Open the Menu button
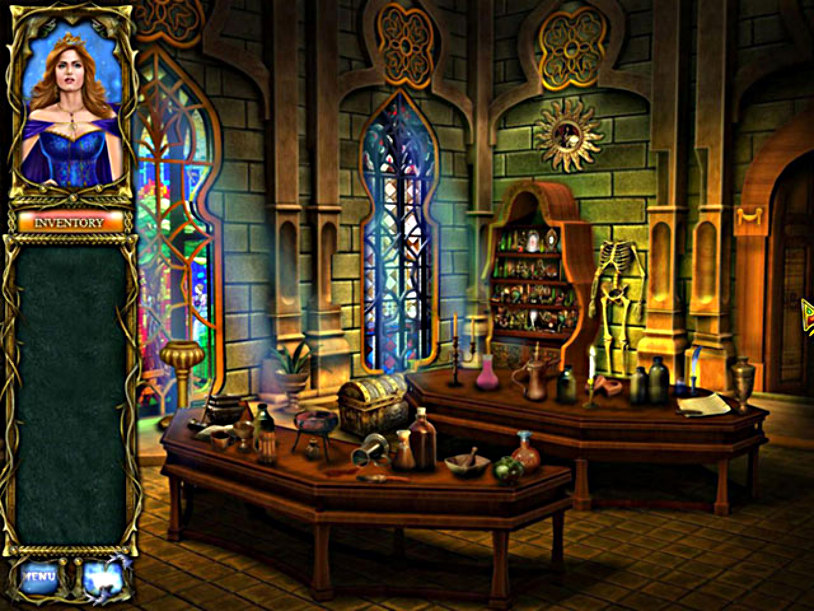Screen dimensions: 814x611 pyautogui.click(x=40, y=576)
